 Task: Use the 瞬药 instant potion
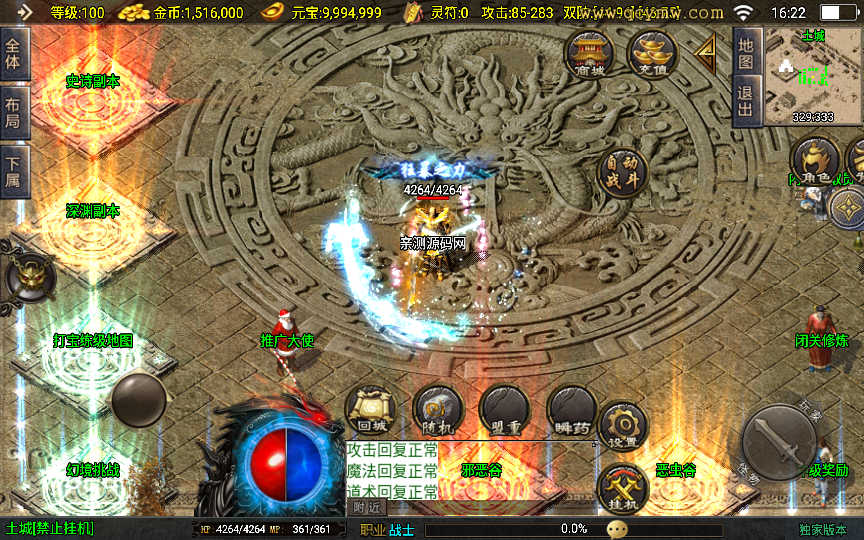tap(571, 409)
